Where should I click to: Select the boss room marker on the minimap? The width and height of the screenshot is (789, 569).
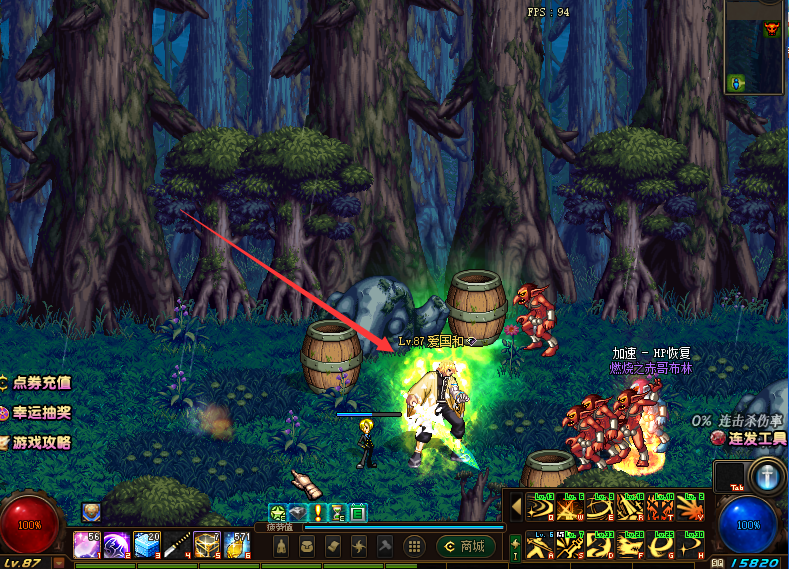[771, 30]
